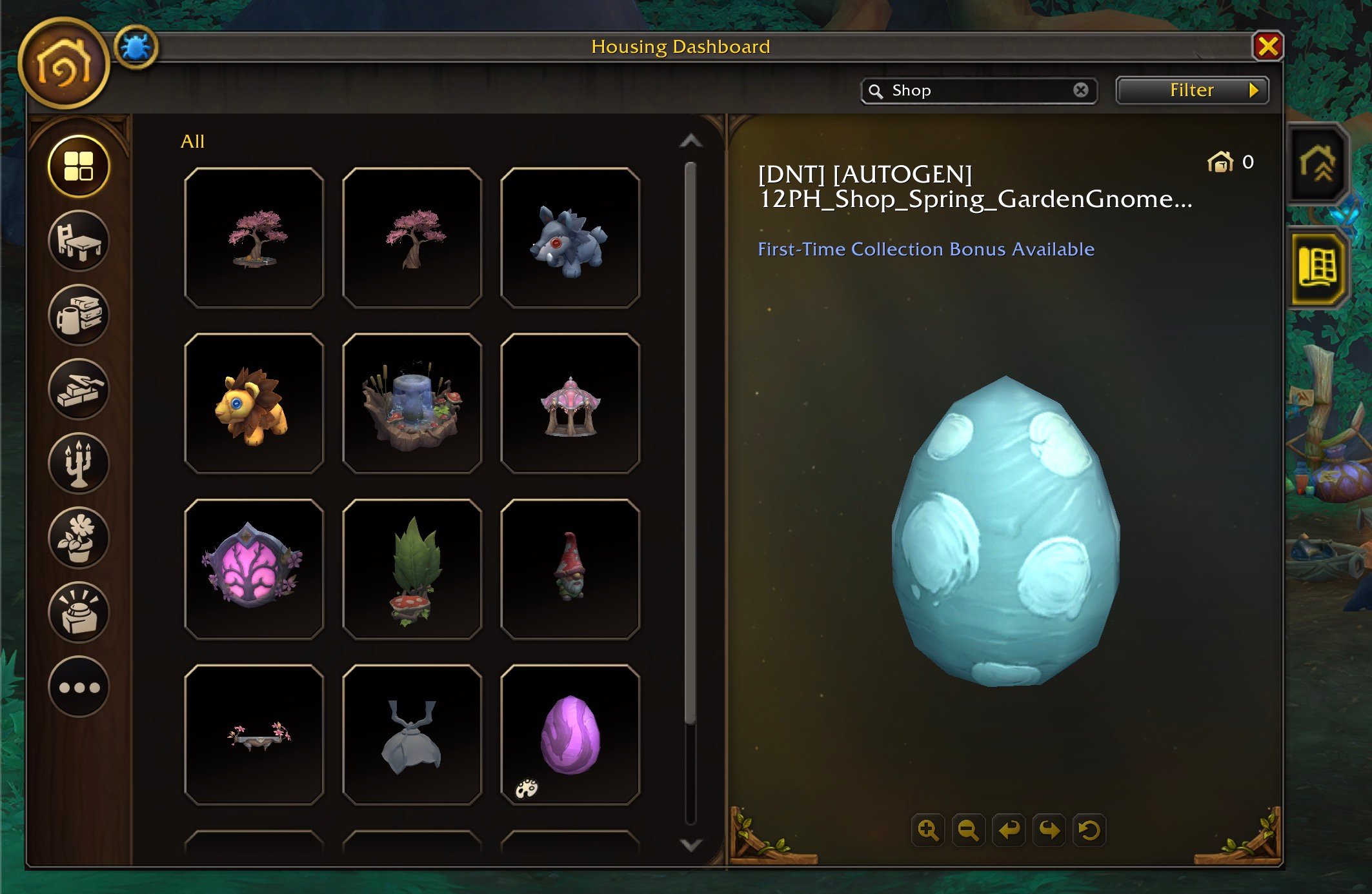Select the All section header label

pos(192,141)
